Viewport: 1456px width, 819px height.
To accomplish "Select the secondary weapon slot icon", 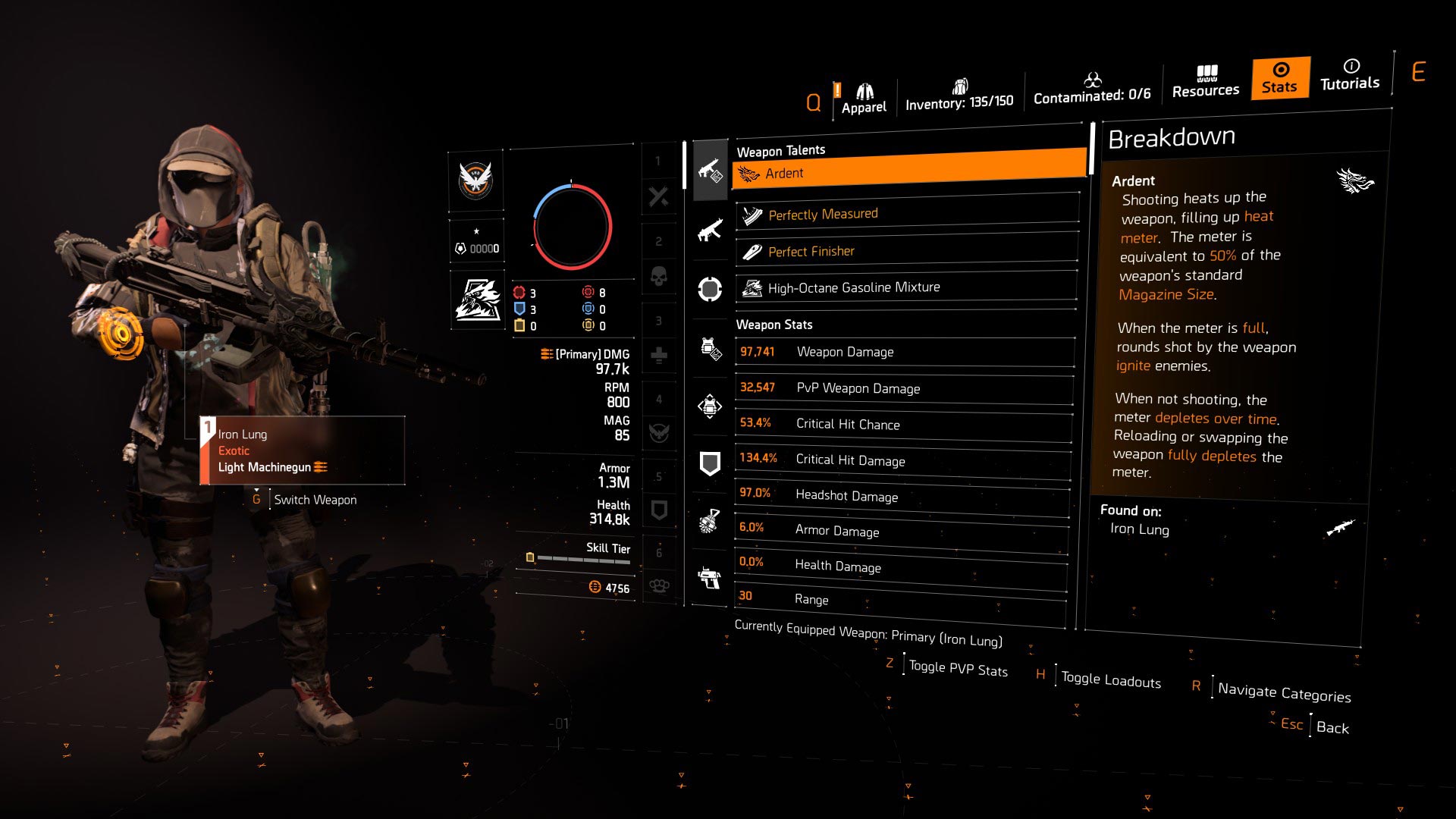I will click(710, 229).
